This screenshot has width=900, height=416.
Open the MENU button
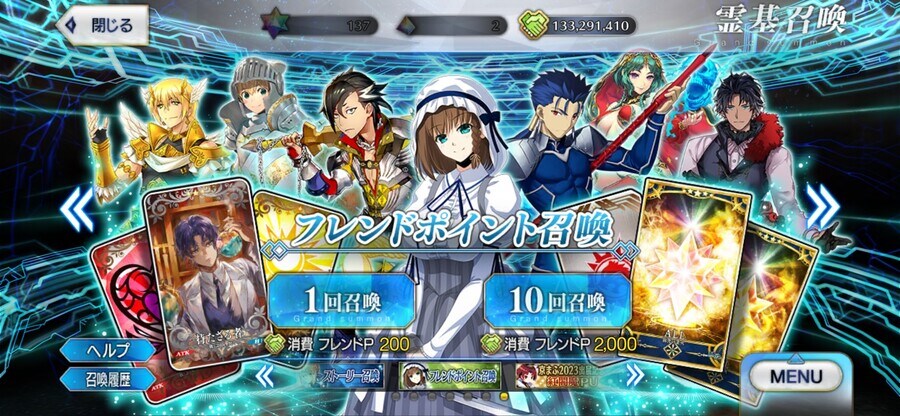tap(796, 376)
